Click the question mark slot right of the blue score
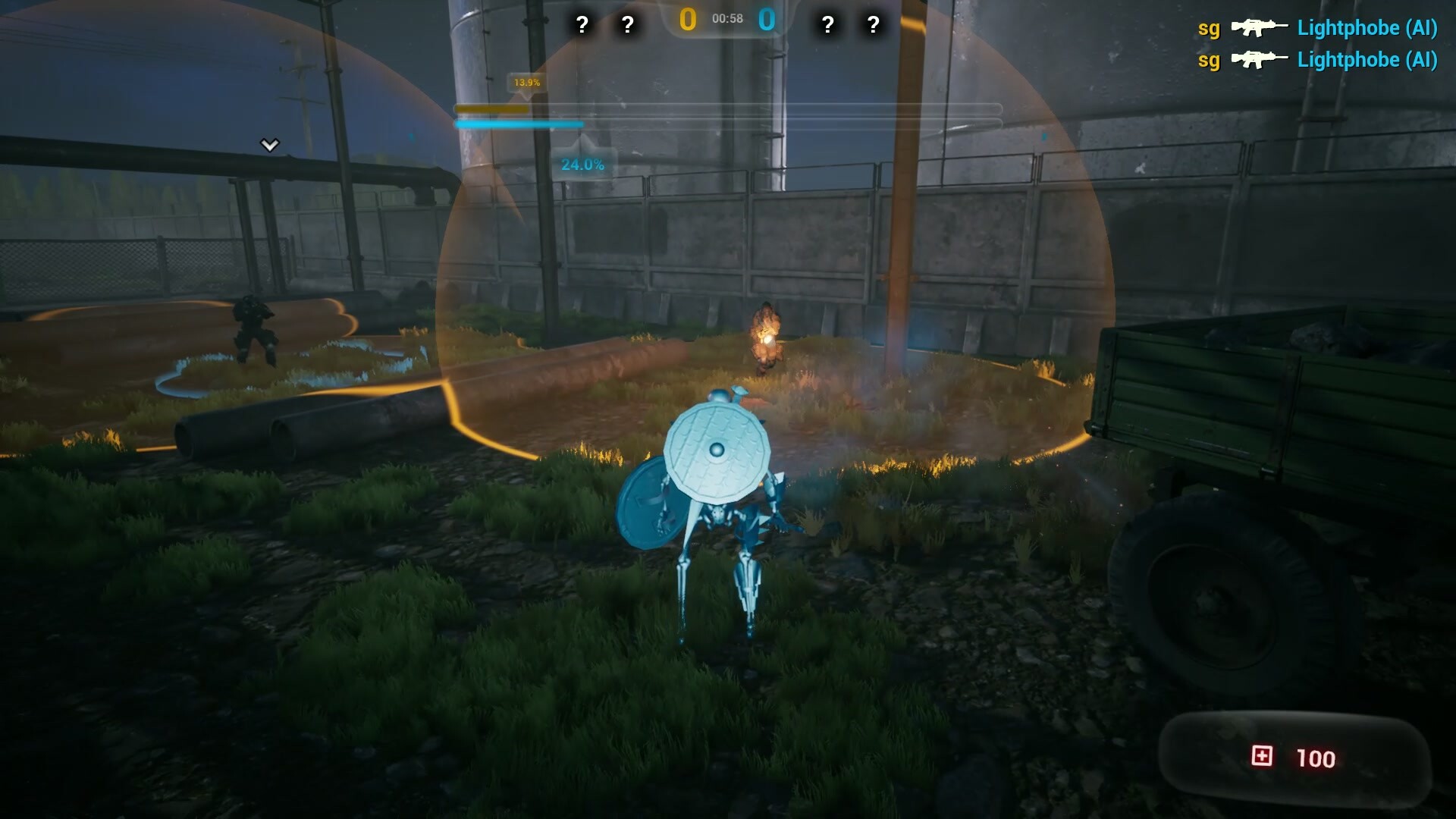The width and height of the screenshot is (1456, 819). click(827, 24)
